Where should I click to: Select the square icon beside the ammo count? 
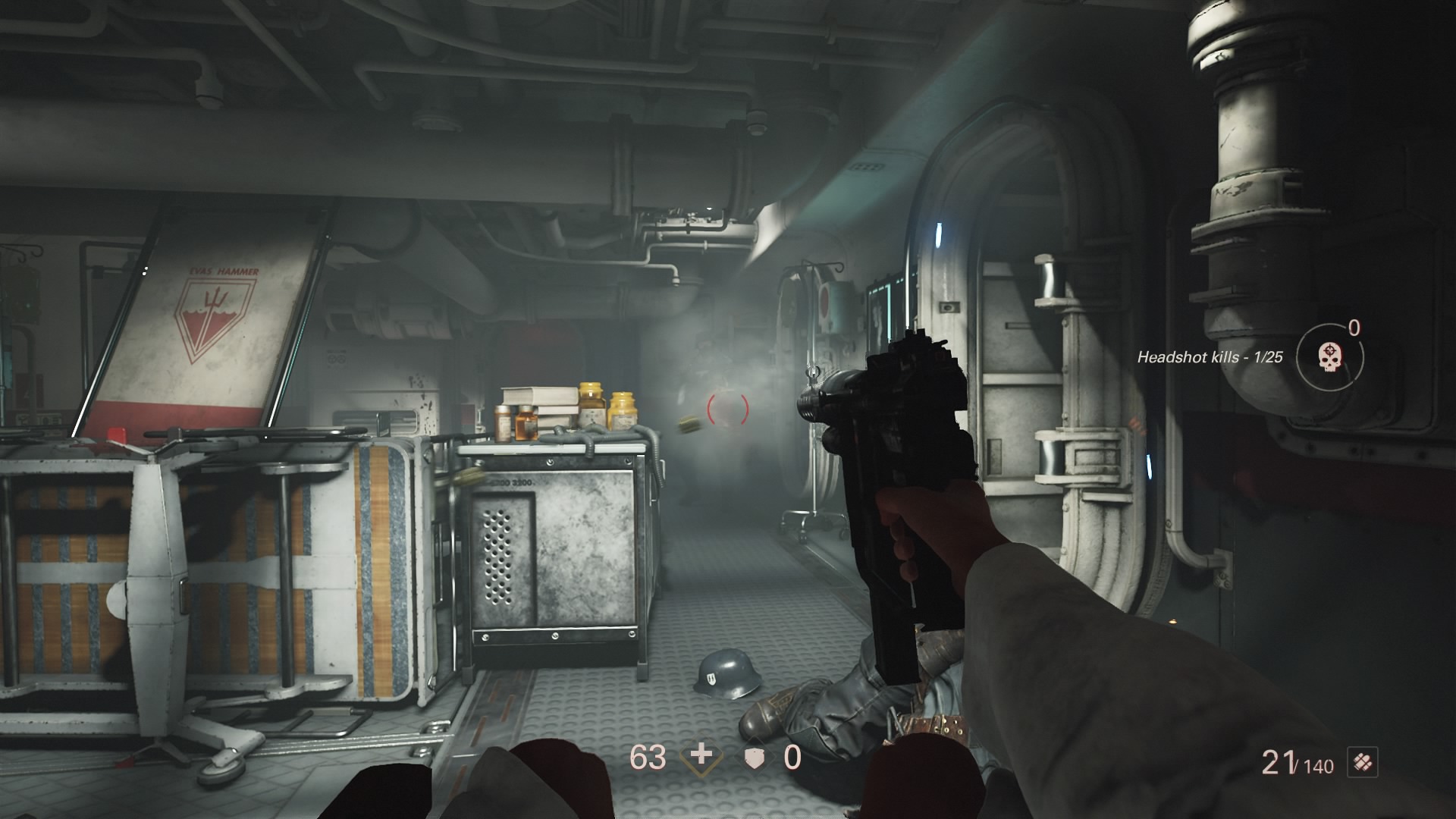tap(1363, 762)
